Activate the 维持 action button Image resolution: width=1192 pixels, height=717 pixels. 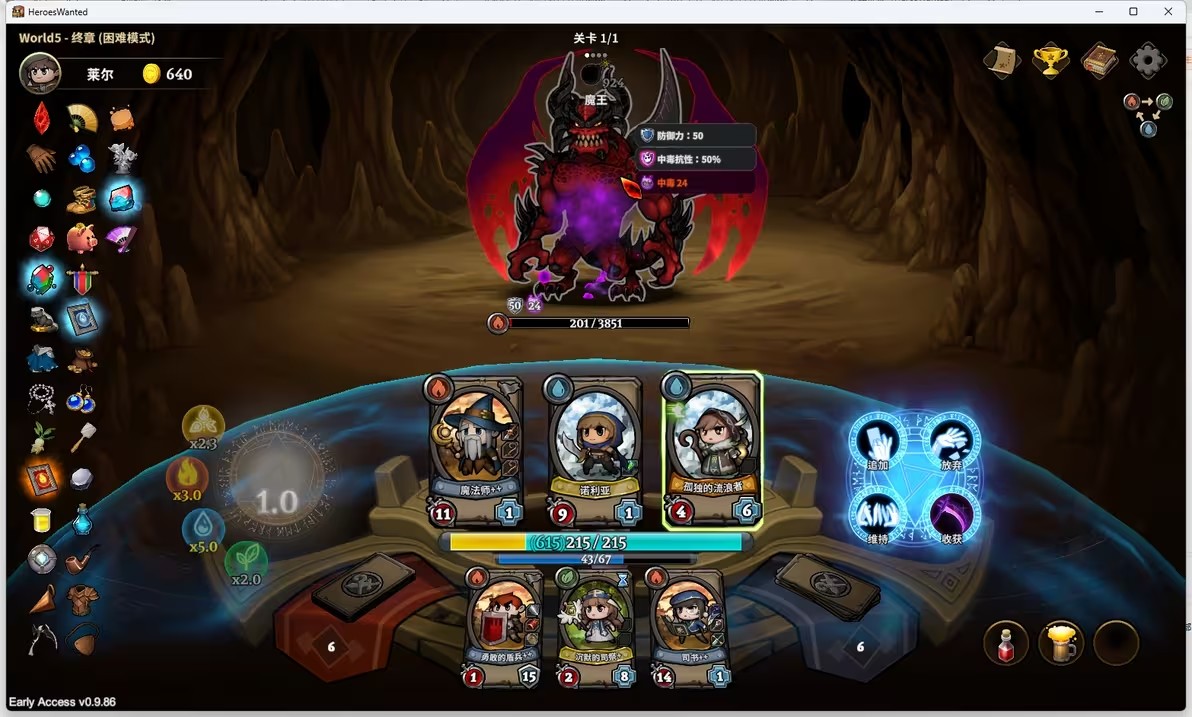click(x=877, y=517)
